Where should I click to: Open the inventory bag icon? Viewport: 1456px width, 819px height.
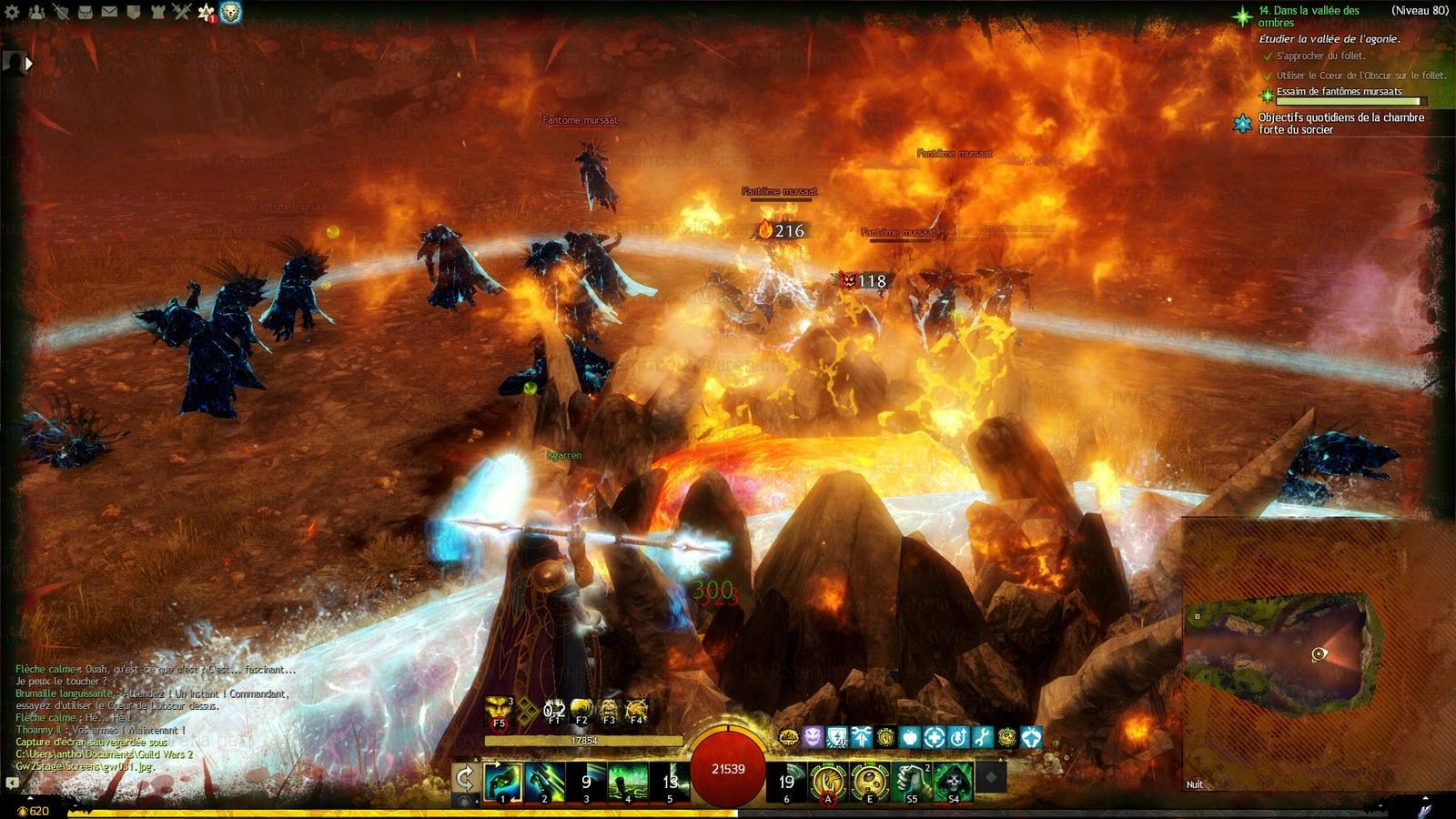coord(86,13)
